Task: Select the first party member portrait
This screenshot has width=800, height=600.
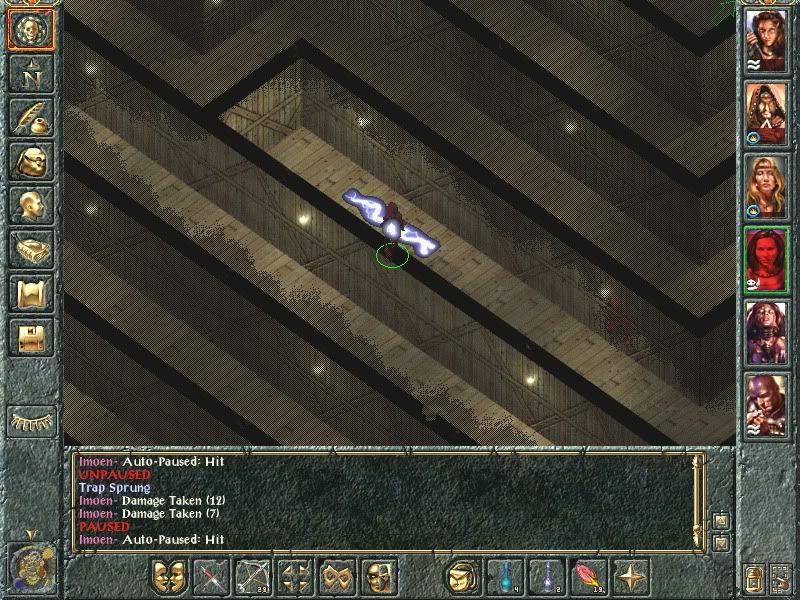Action: 766,40
